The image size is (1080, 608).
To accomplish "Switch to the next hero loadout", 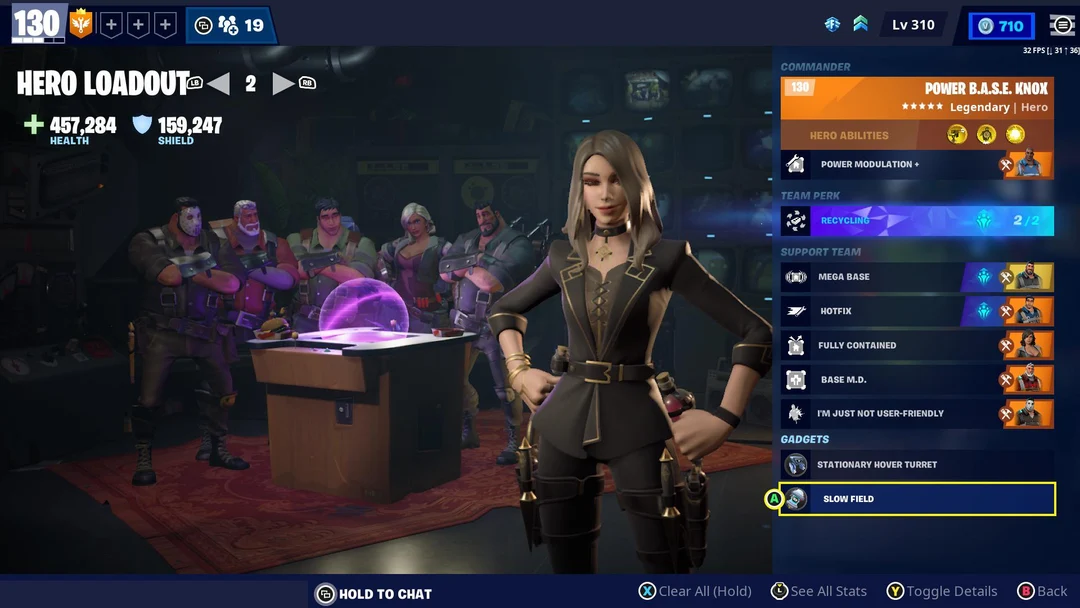I will 284,84.
